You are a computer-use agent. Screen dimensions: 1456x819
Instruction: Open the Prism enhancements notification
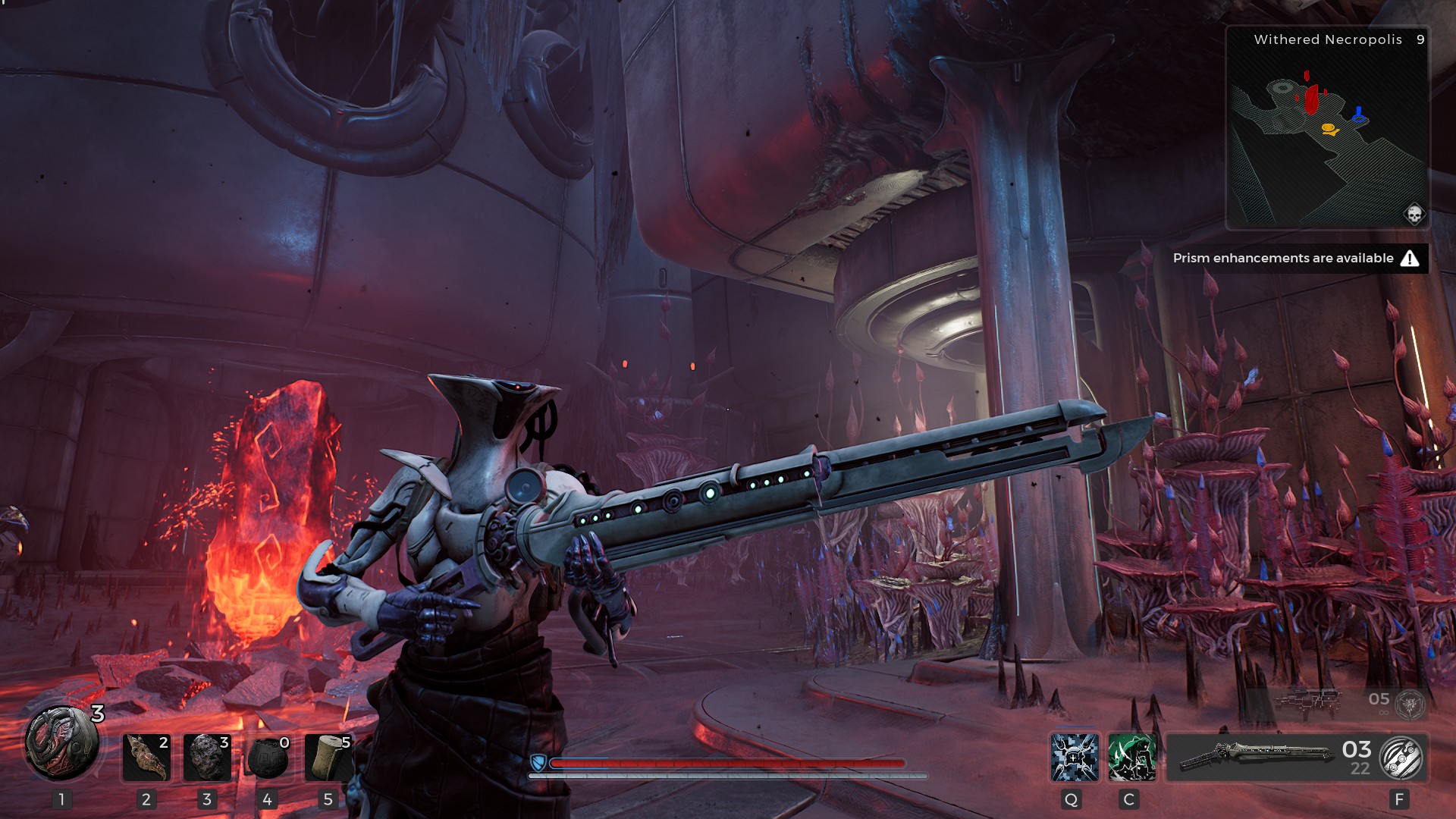tap(1295, 258)
